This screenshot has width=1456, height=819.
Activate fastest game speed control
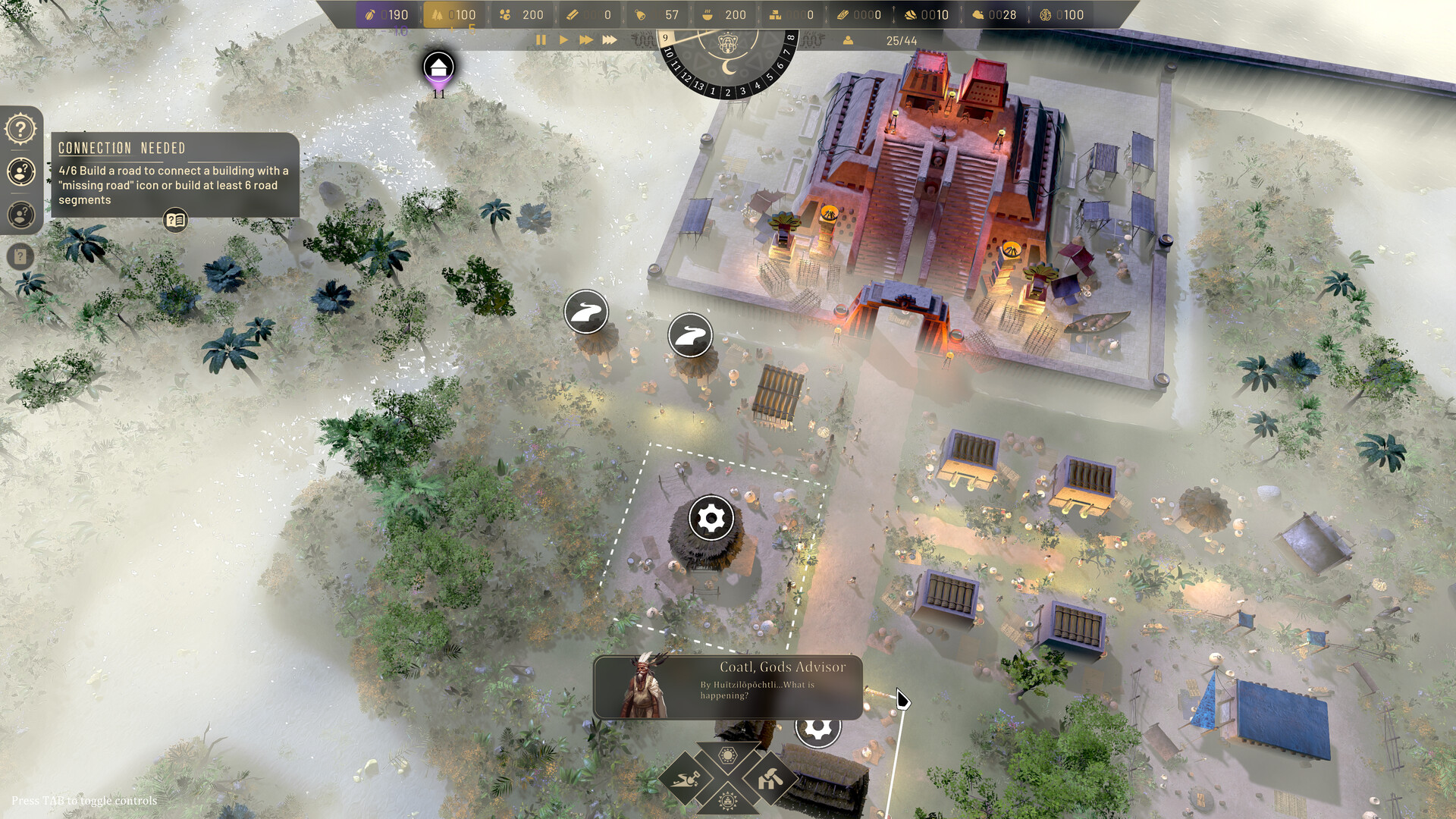coord(610,40)
